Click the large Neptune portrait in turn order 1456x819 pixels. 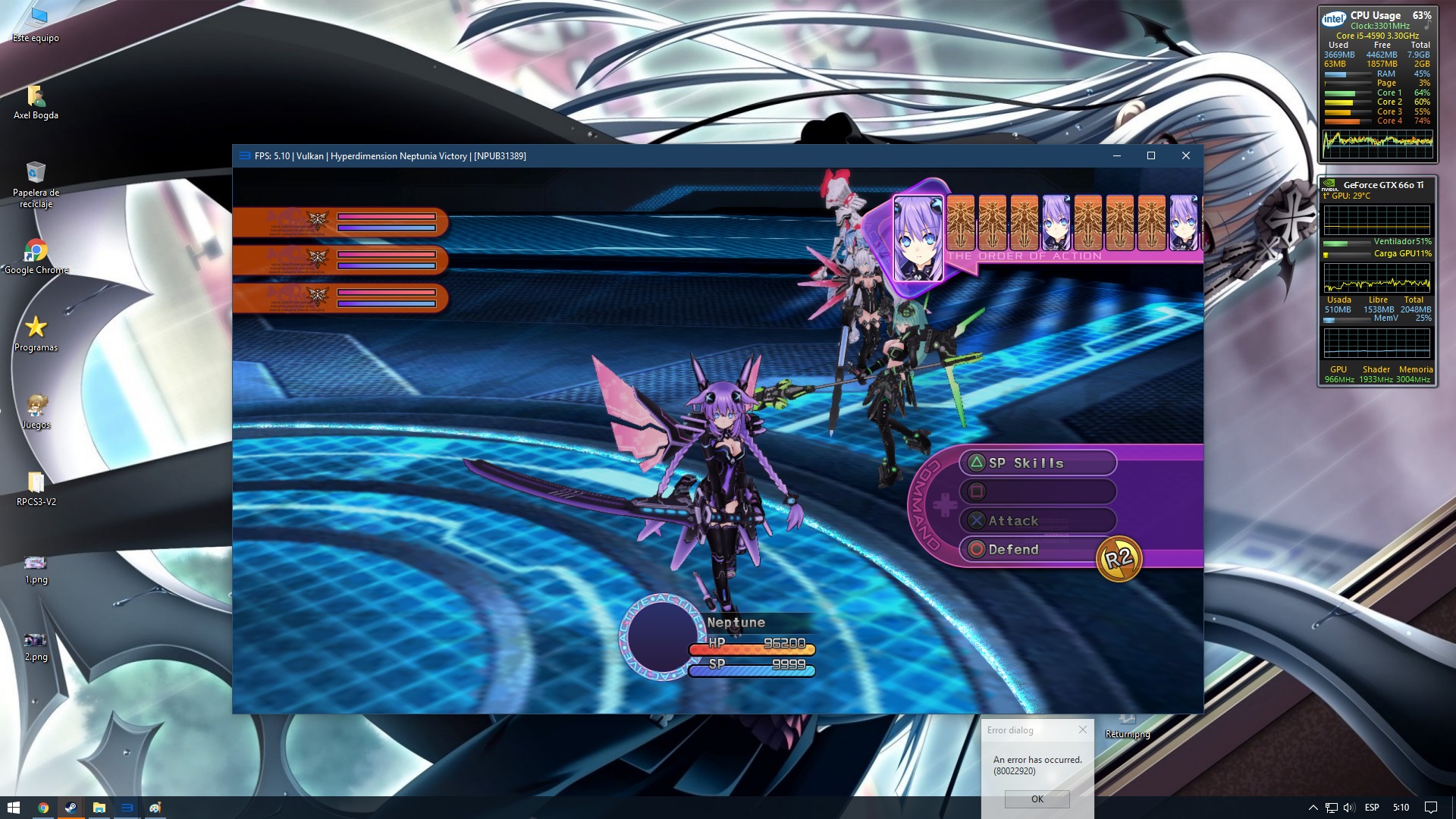[918, 237]
